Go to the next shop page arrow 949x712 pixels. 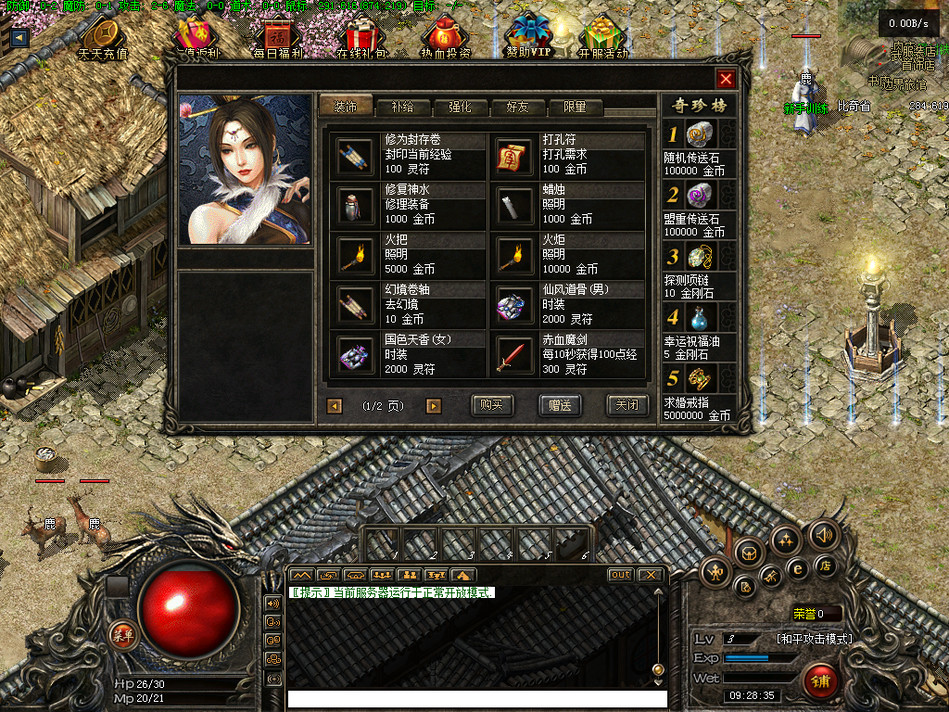[433, 406]
